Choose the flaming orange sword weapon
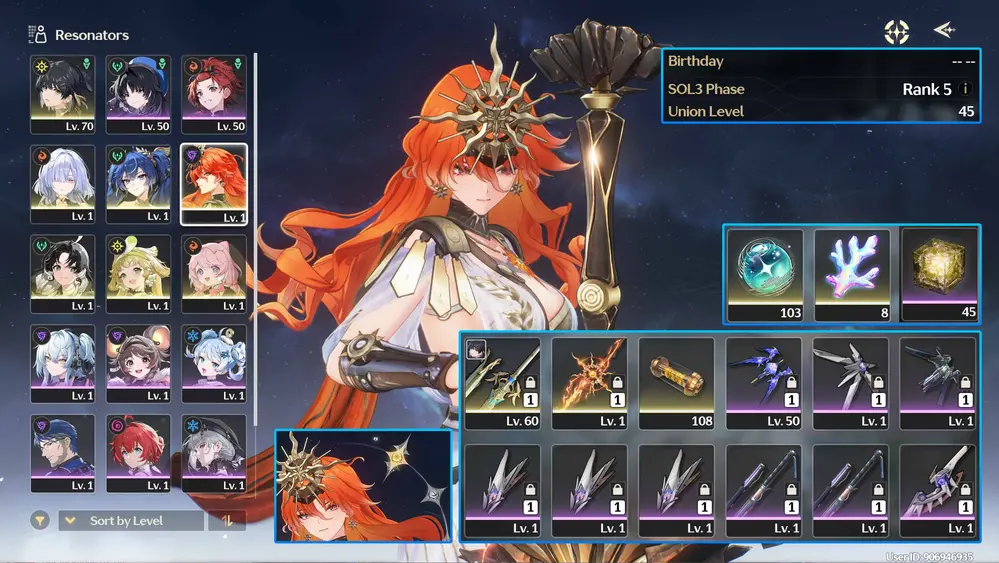999x563 pixels. [589, 383]
